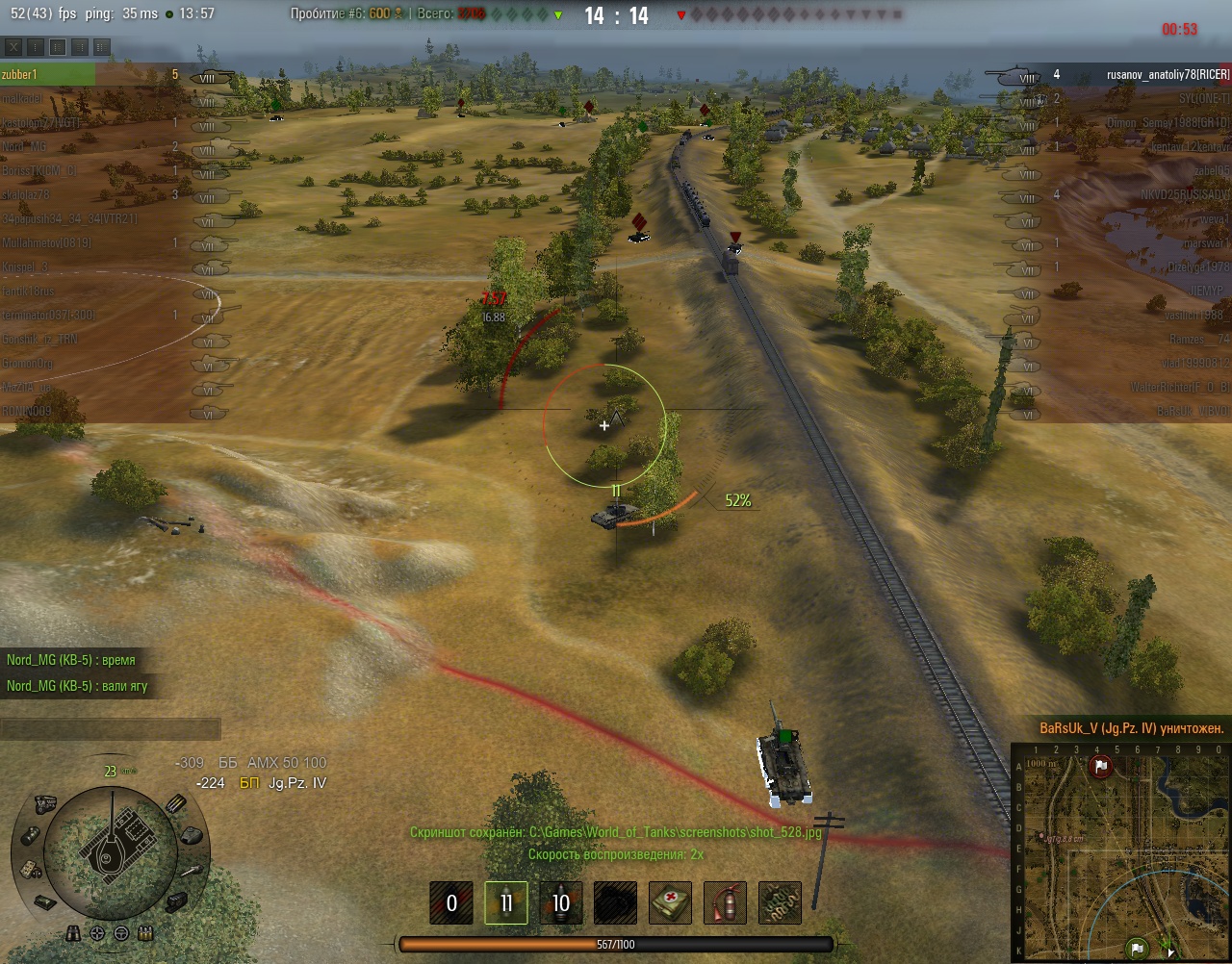1232x964 pixels.
Task: Choose the empty shell slot showing 0
Action: click(451, 902)
